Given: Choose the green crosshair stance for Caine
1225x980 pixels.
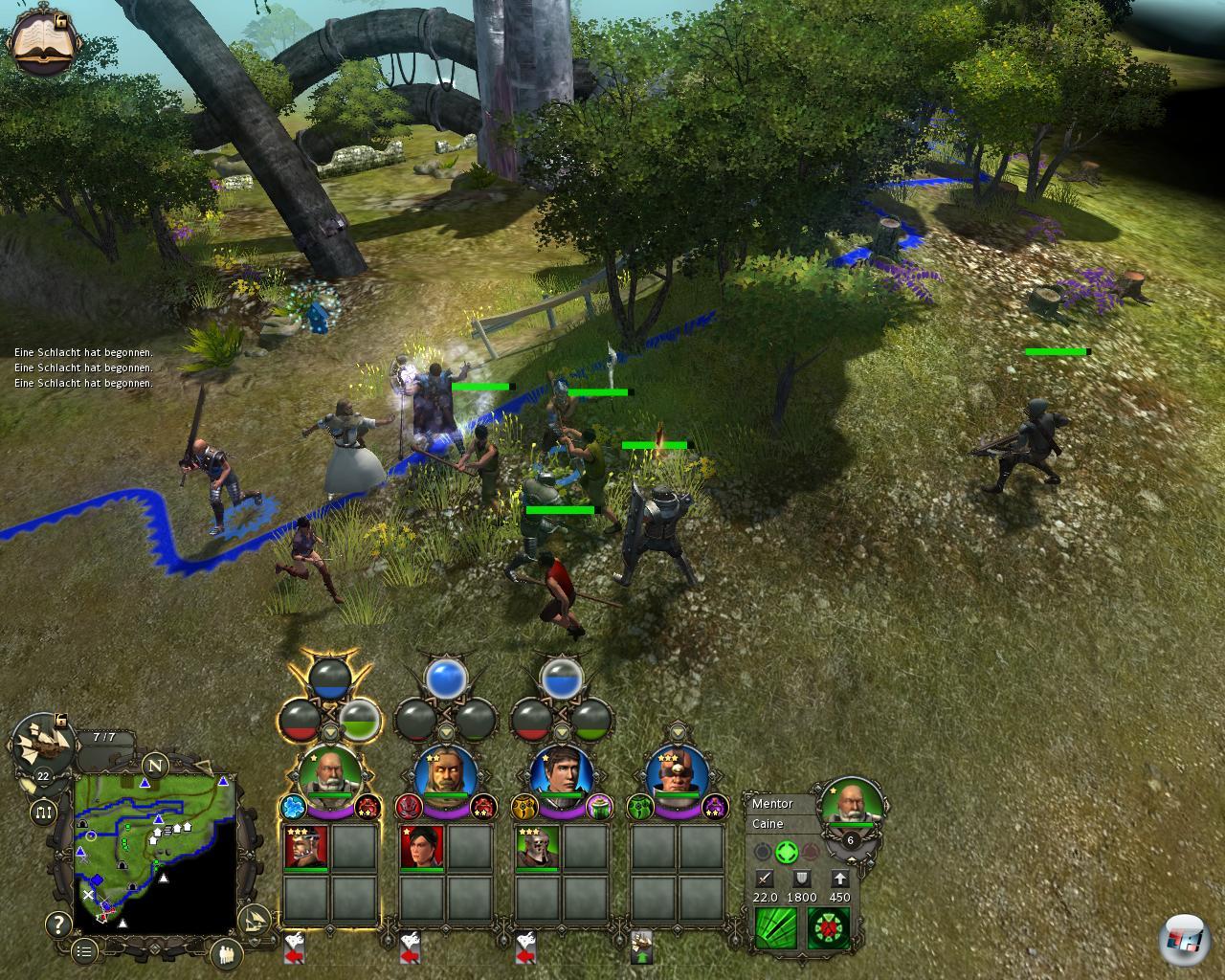Looking at the screenshot, I should pos(787,852).
